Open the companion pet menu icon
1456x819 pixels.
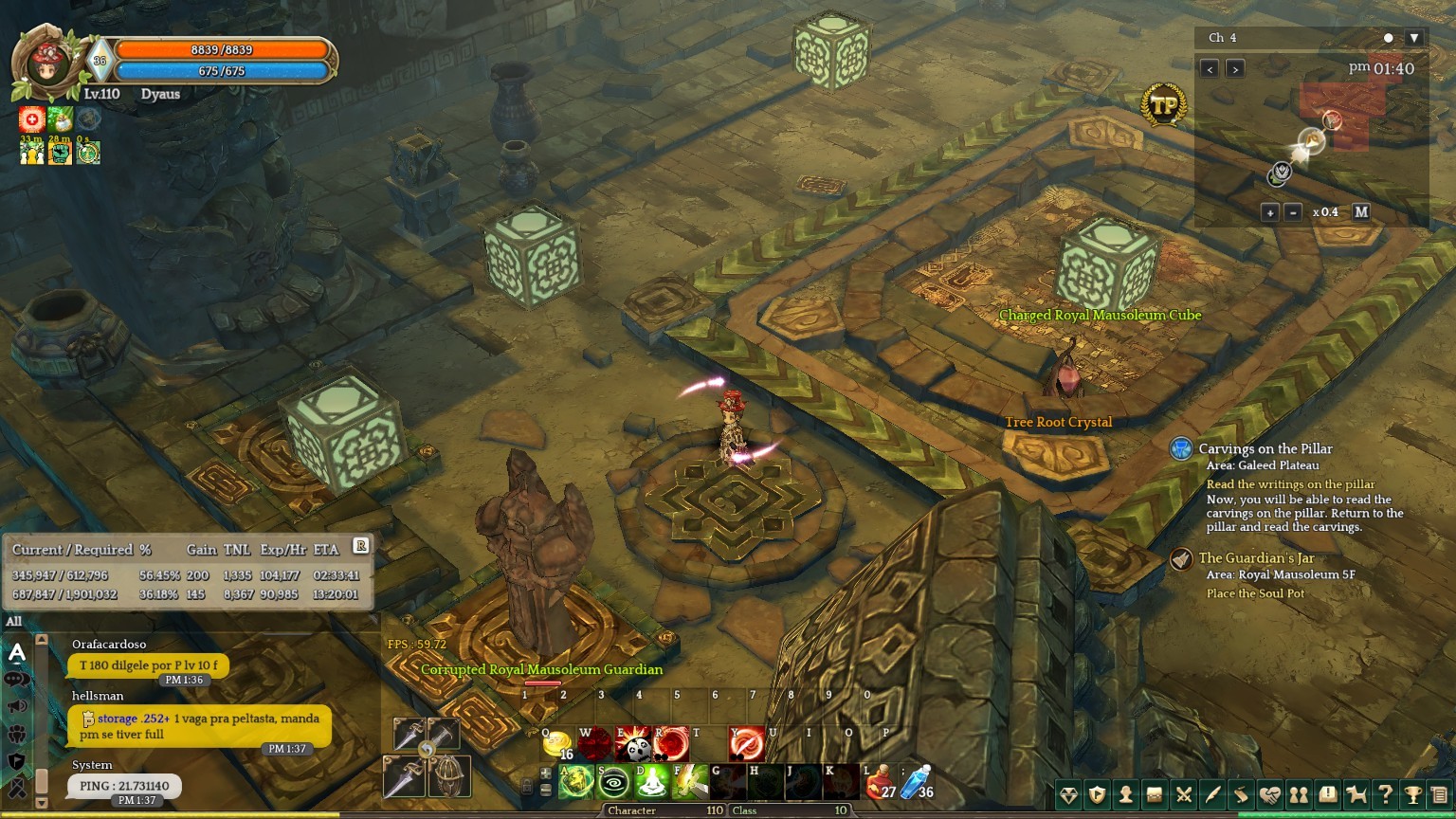1356,794
